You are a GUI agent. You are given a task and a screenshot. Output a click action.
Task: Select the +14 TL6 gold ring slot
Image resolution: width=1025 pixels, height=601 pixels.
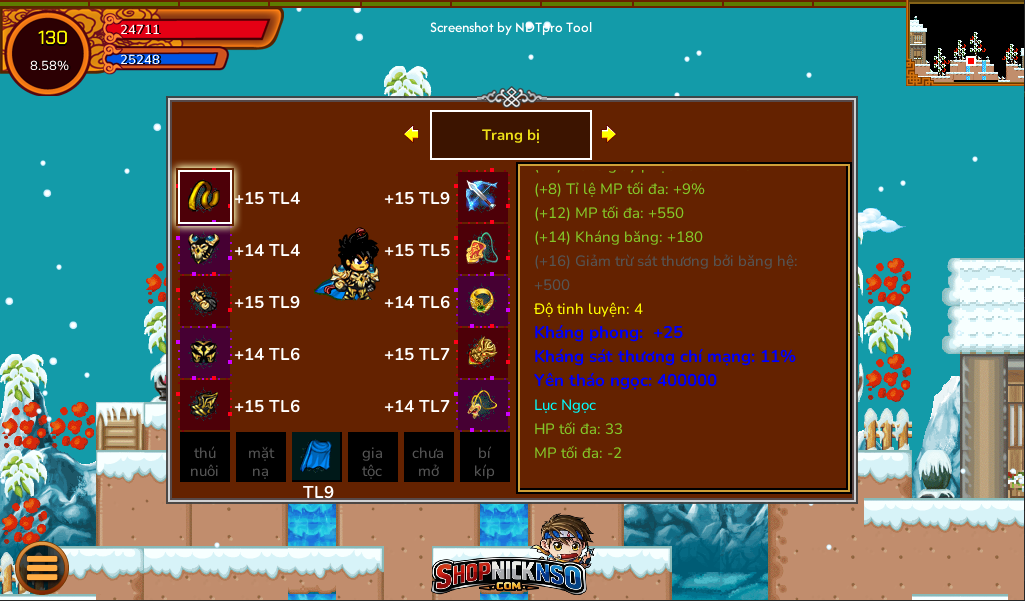pyautogui.click(x=483, y=301)
